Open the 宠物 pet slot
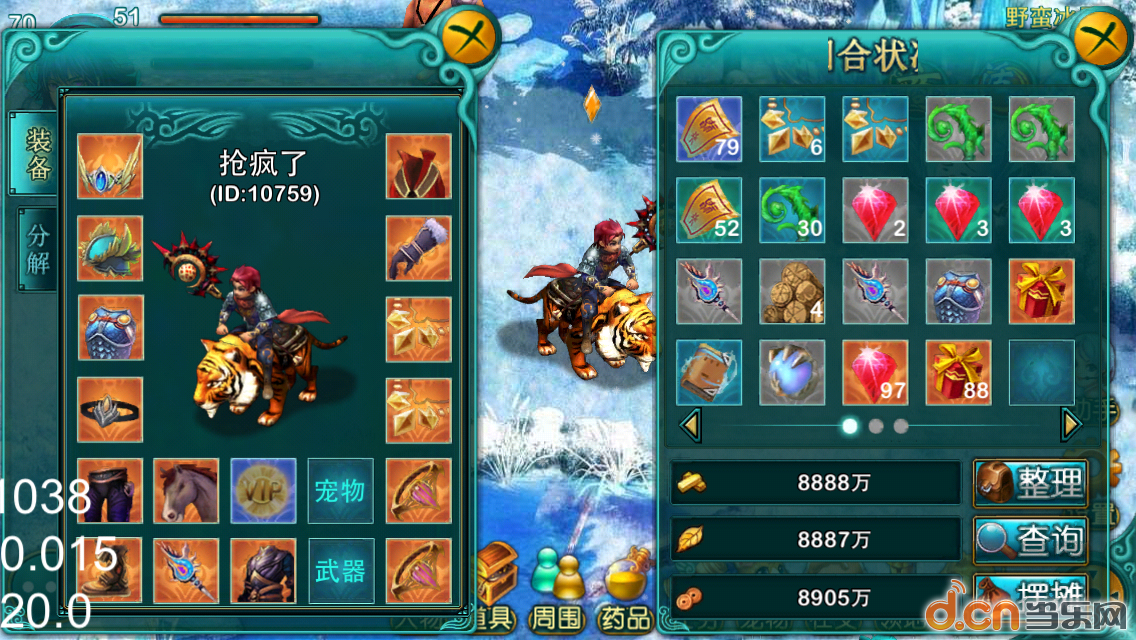The height and width of the screenshot is (640, 1136). (x=340, y=491)
